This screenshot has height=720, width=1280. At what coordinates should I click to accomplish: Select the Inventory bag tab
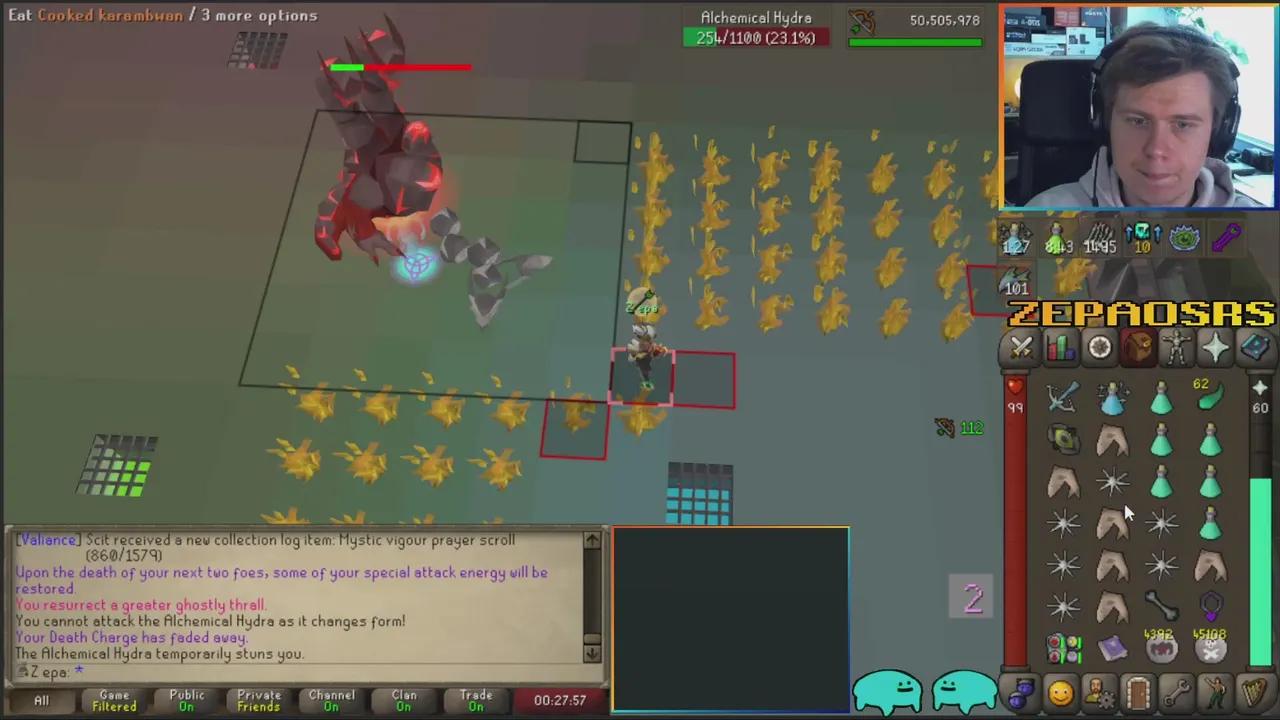click(x=1139, y=347)
